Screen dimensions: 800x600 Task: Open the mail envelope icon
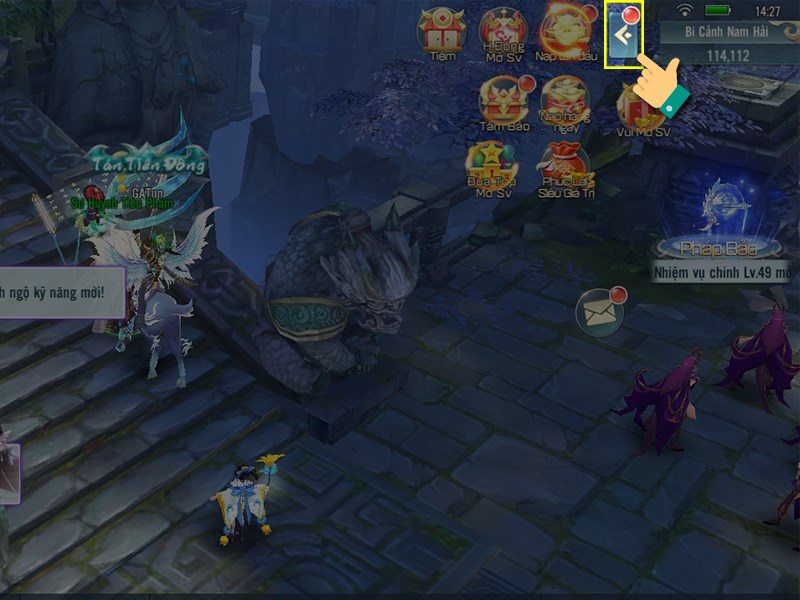[601, 314]
